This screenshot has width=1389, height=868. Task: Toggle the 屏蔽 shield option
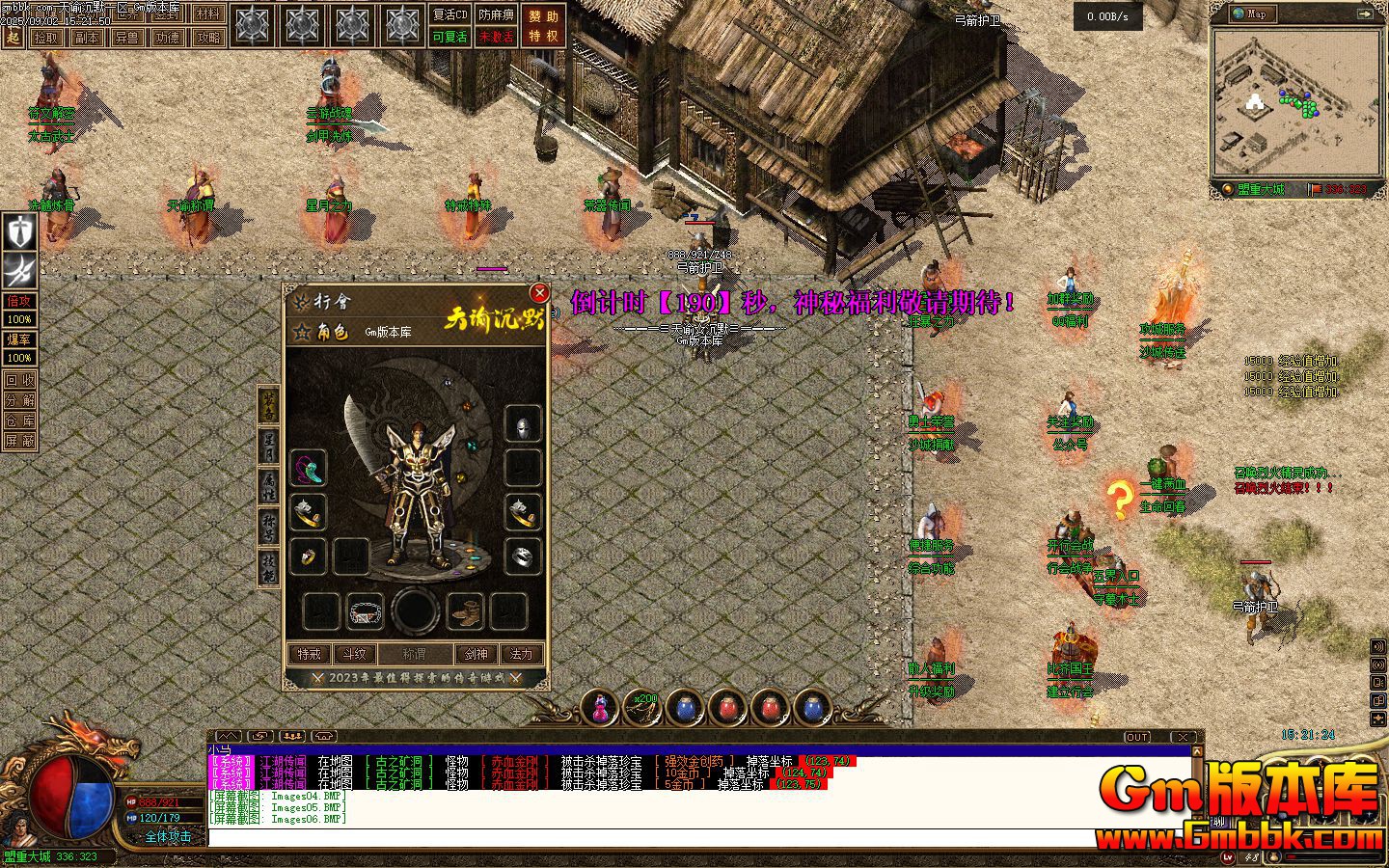(x=20, y=441)
